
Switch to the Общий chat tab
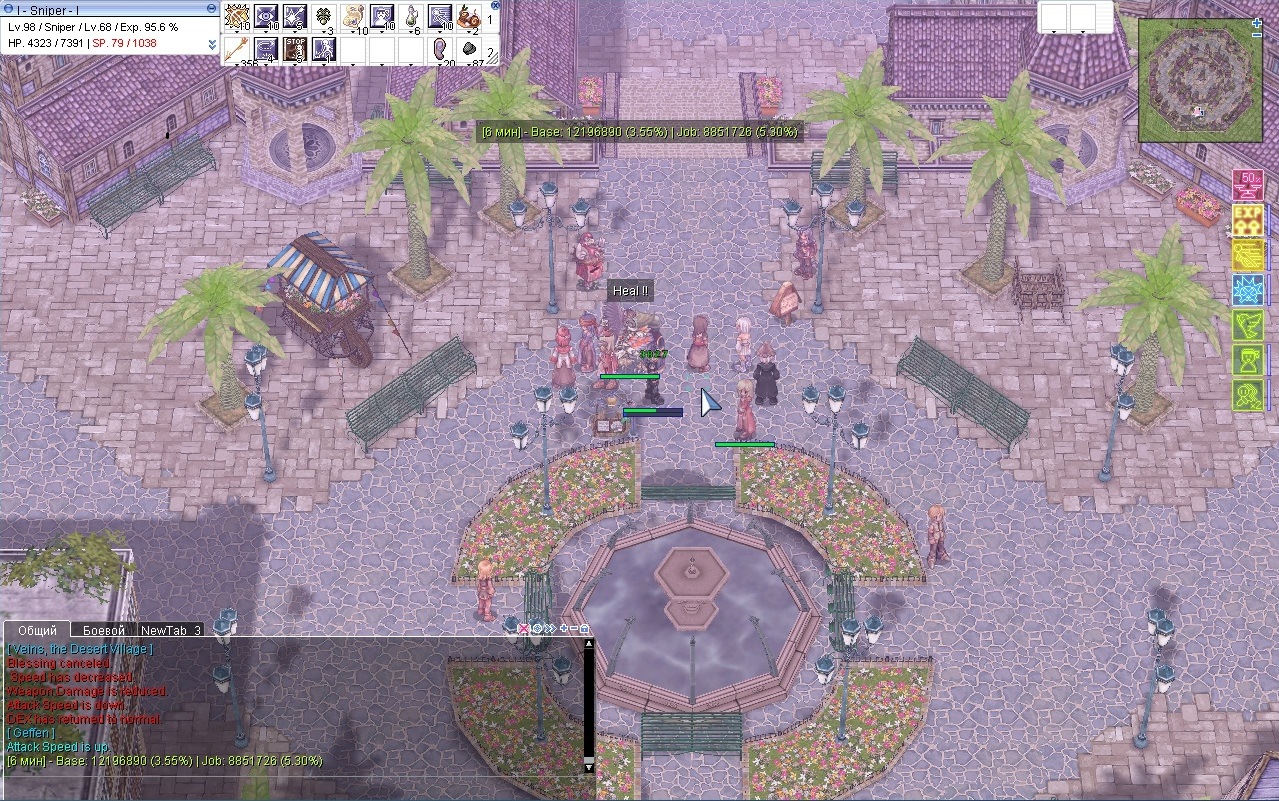pos(38,630)
